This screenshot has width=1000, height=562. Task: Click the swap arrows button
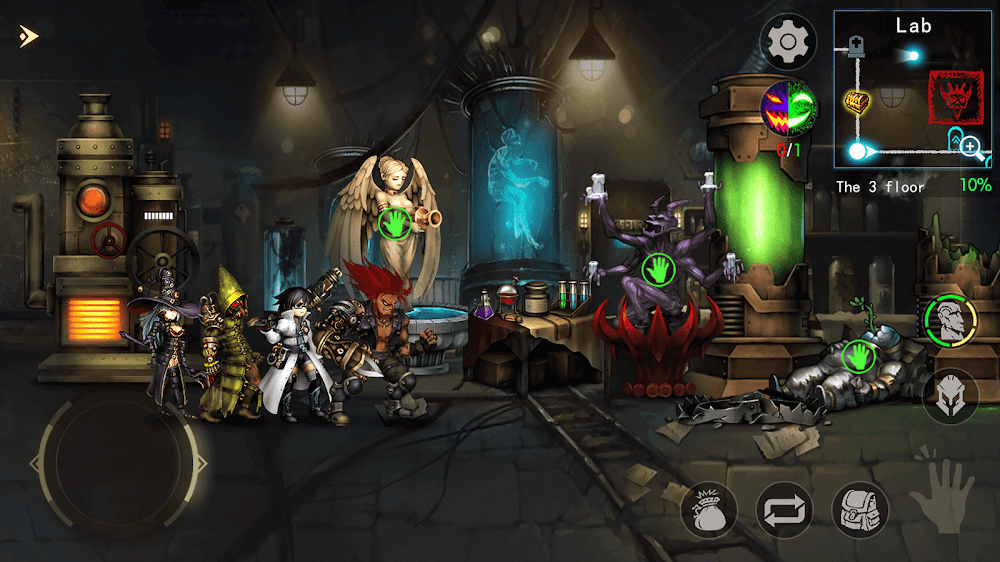coord(784,510)
